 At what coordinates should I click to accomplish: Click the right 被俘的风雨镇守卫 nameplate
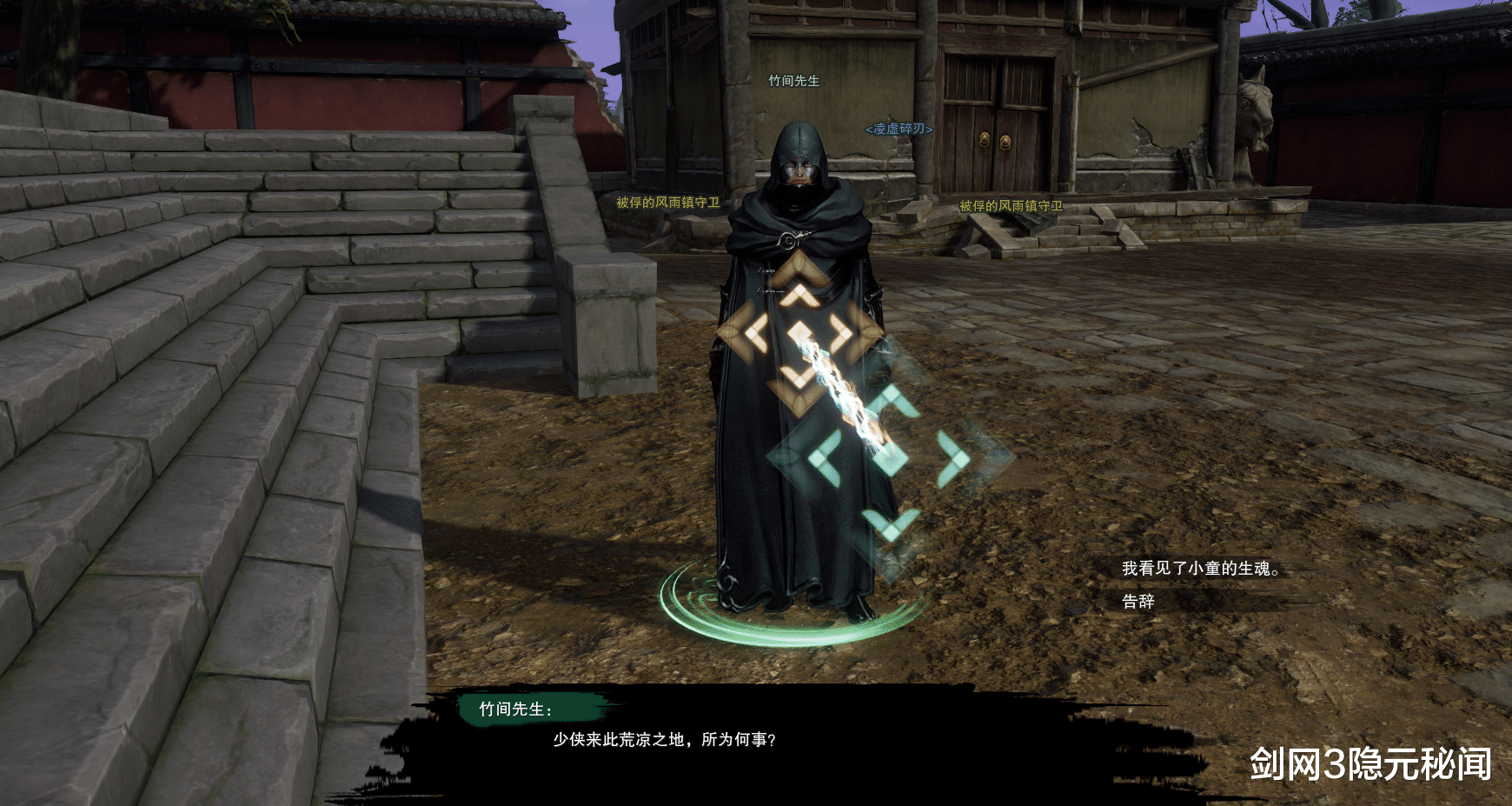point(1011,207)
